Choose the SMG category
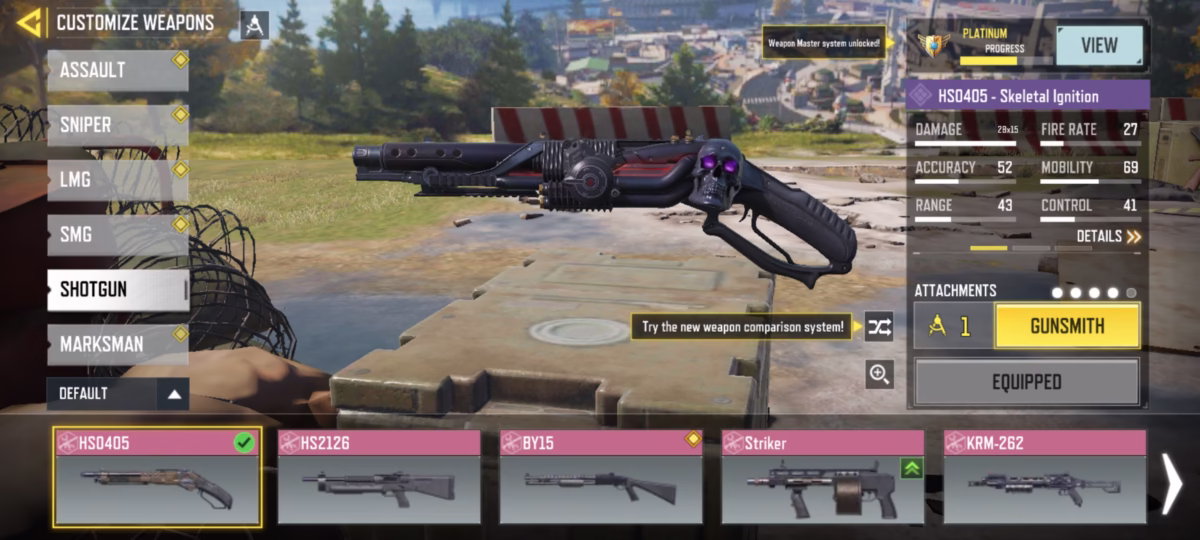 click(x=117, y=235)
